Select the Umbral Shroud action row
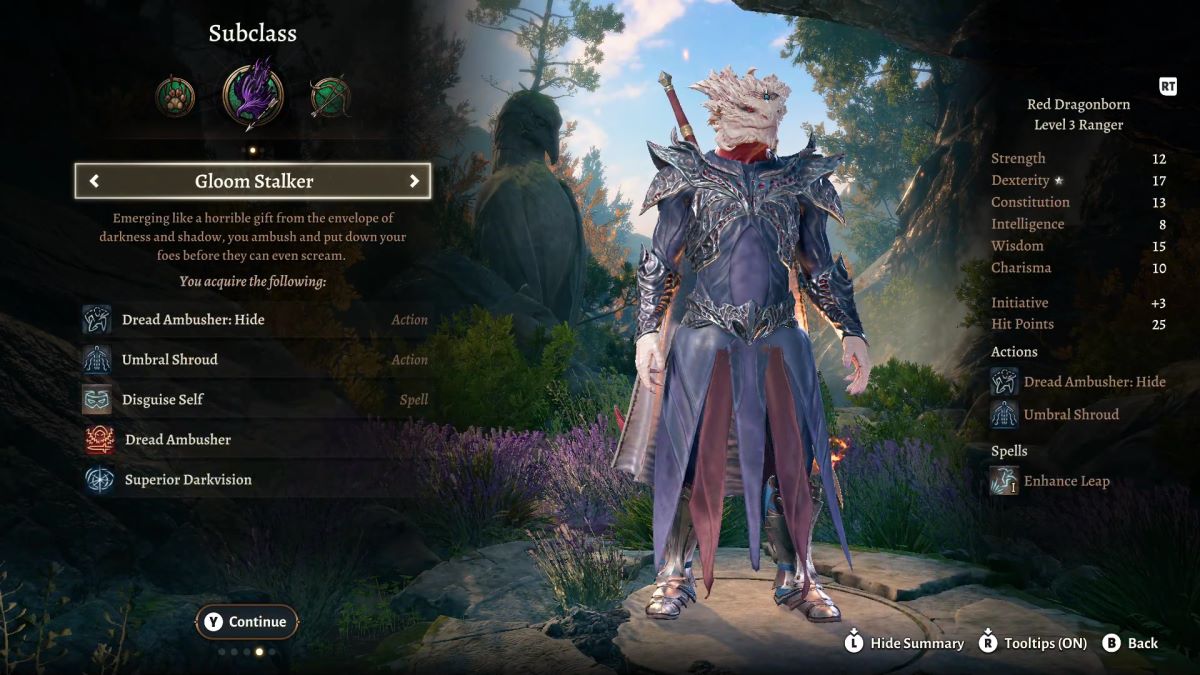 point(254,360)
